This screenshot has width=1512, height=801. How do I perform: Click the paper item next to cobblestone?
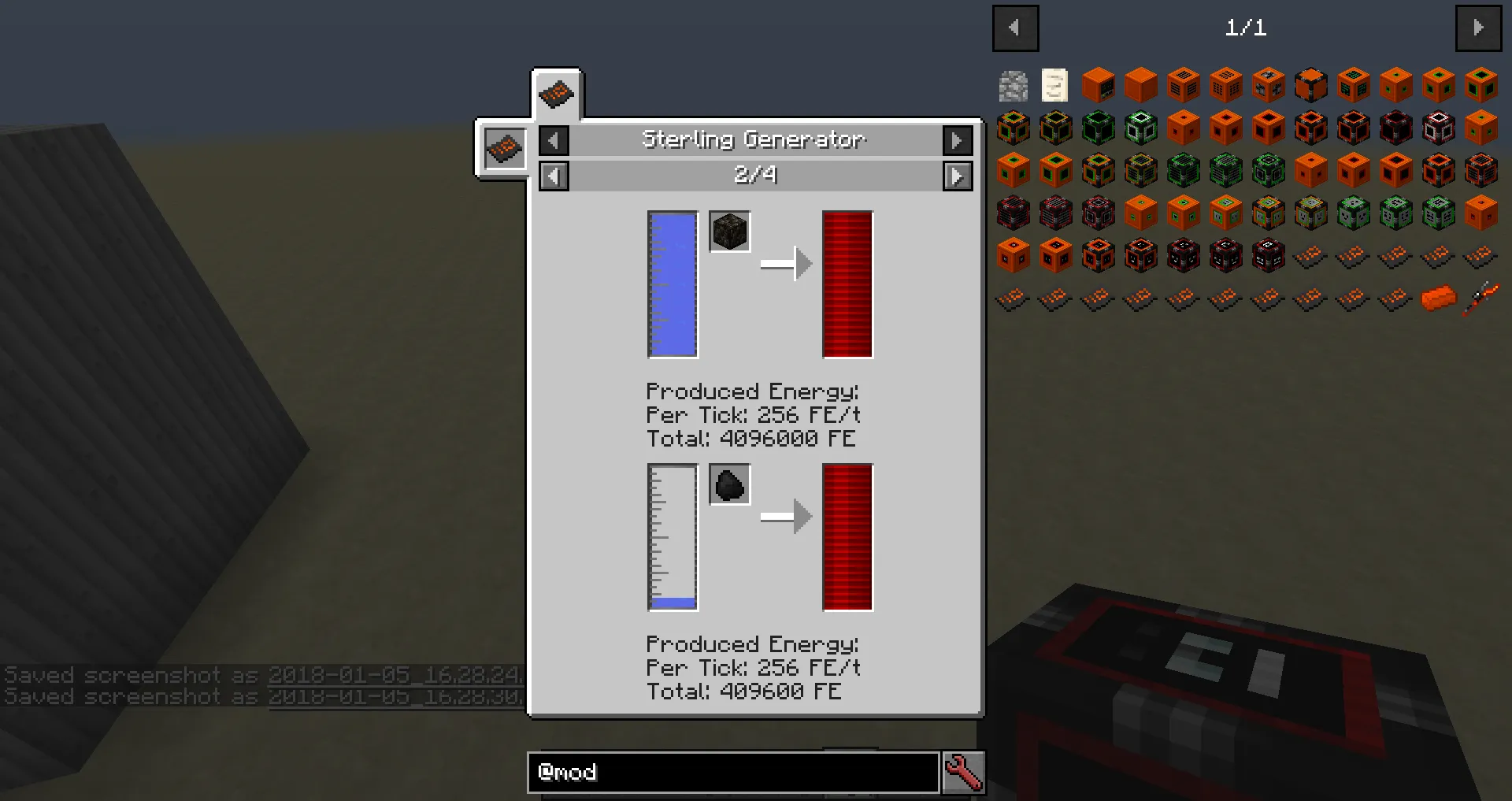point(1055,85)
